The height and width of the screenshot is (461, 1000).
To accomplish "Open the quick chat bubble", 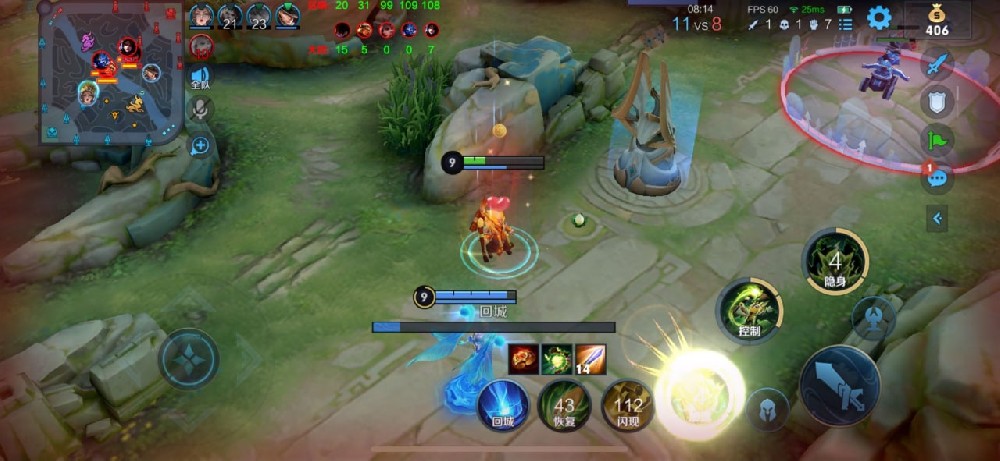I will coord(937,178).
